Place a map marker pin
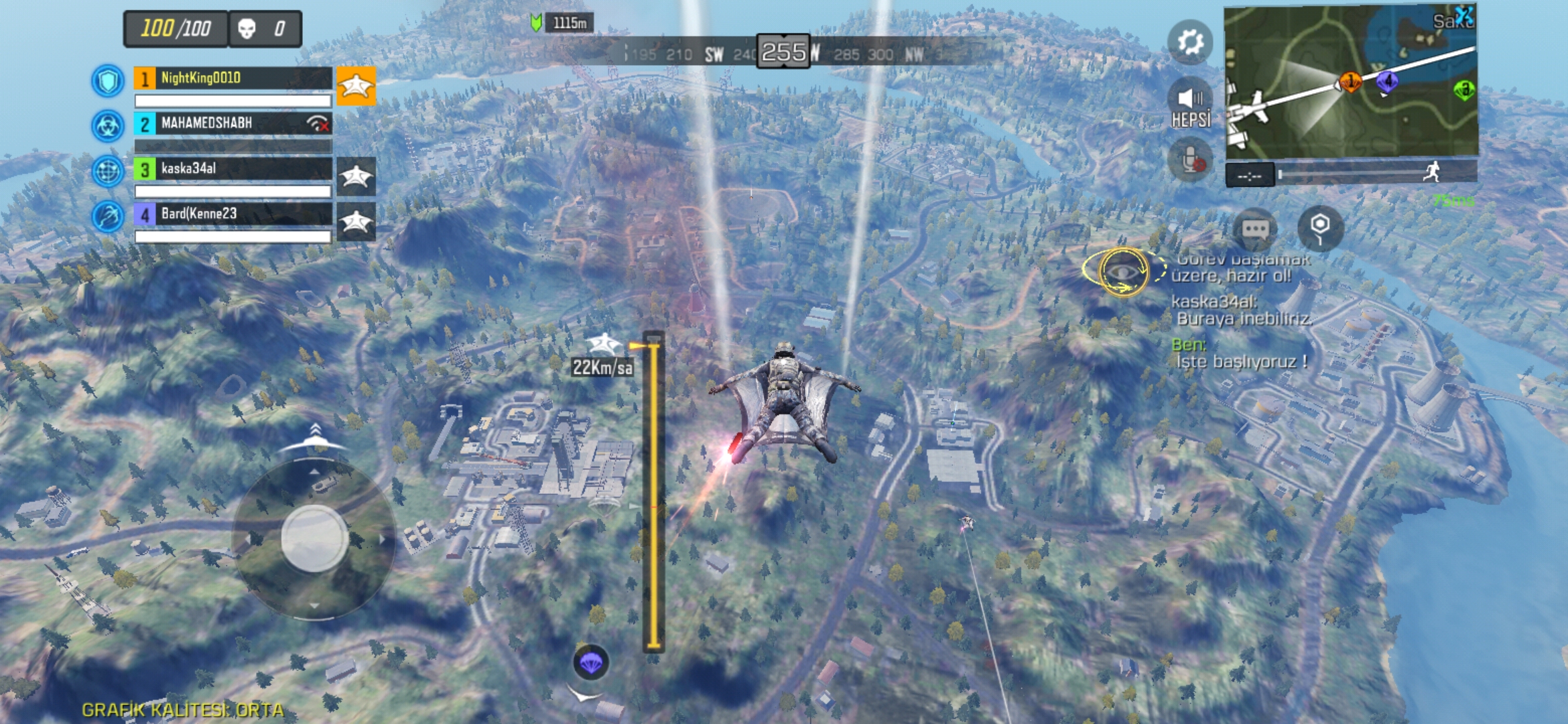Screen dimensions: 1568x724 click(1320, 228)
